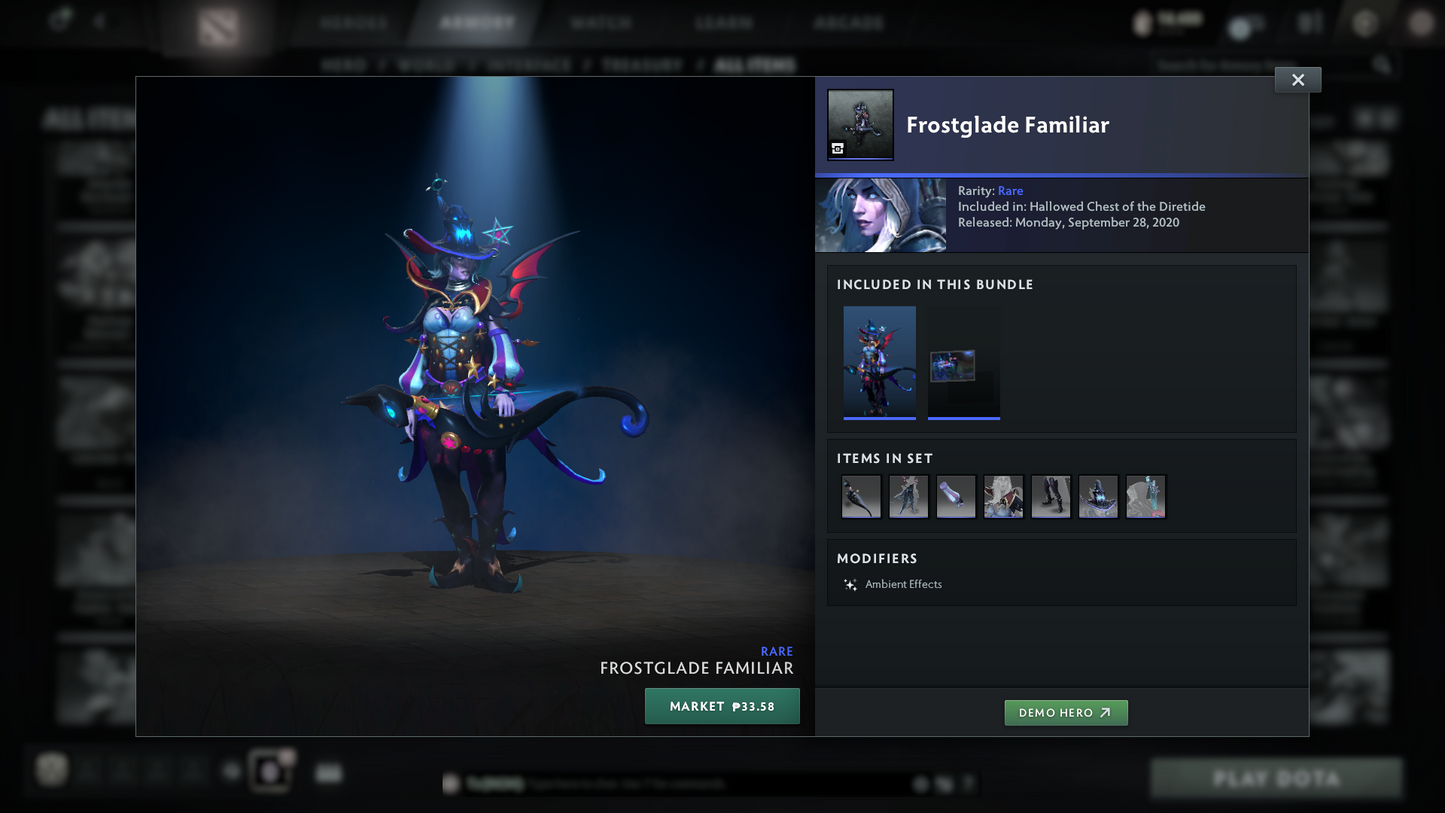Click the coin icon next to the wallet balance
Image resolution: width=1445 pixels, height=813 pixels.
[1143, 22]
